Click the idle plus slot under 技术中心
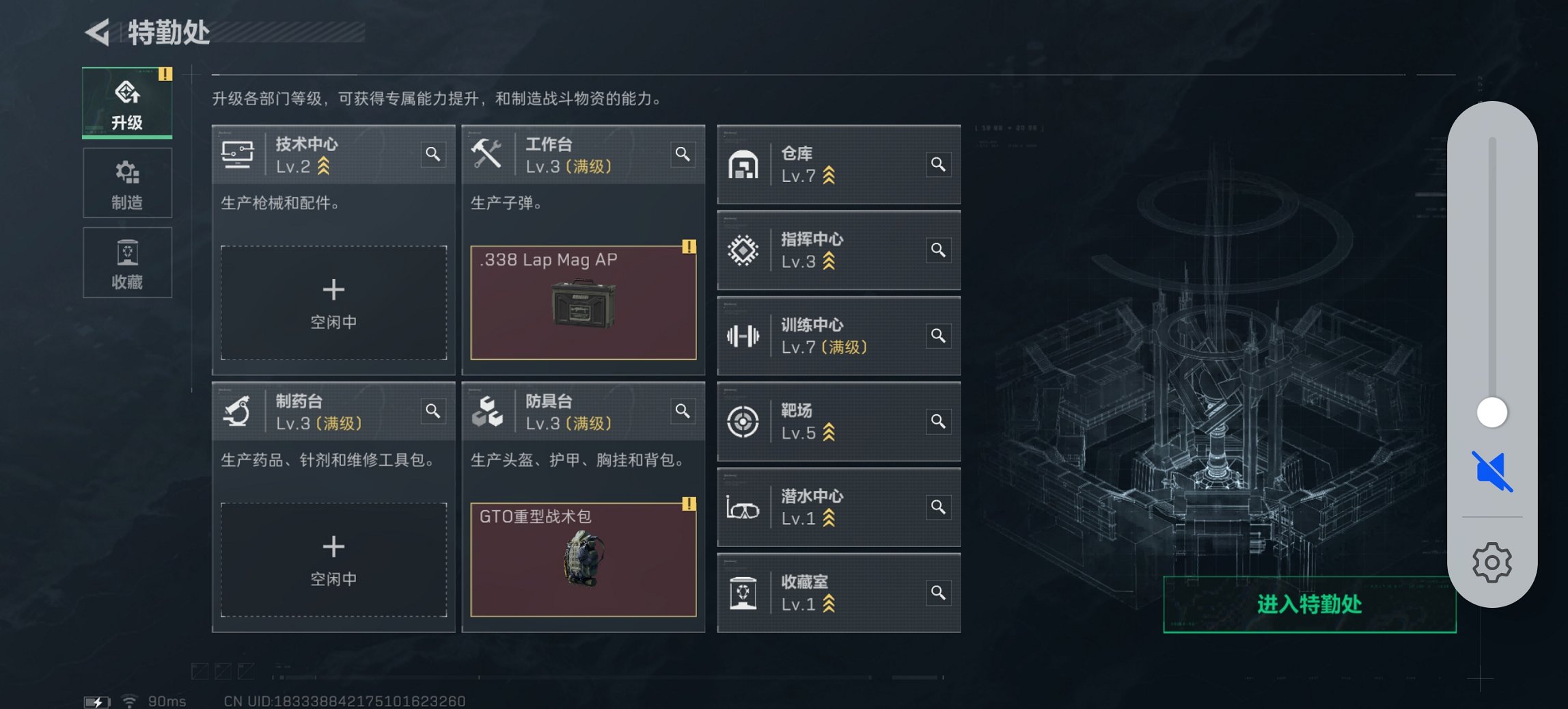Image resolution: width=1568 pixels, height=709 pixels. [x=334, y=301]
